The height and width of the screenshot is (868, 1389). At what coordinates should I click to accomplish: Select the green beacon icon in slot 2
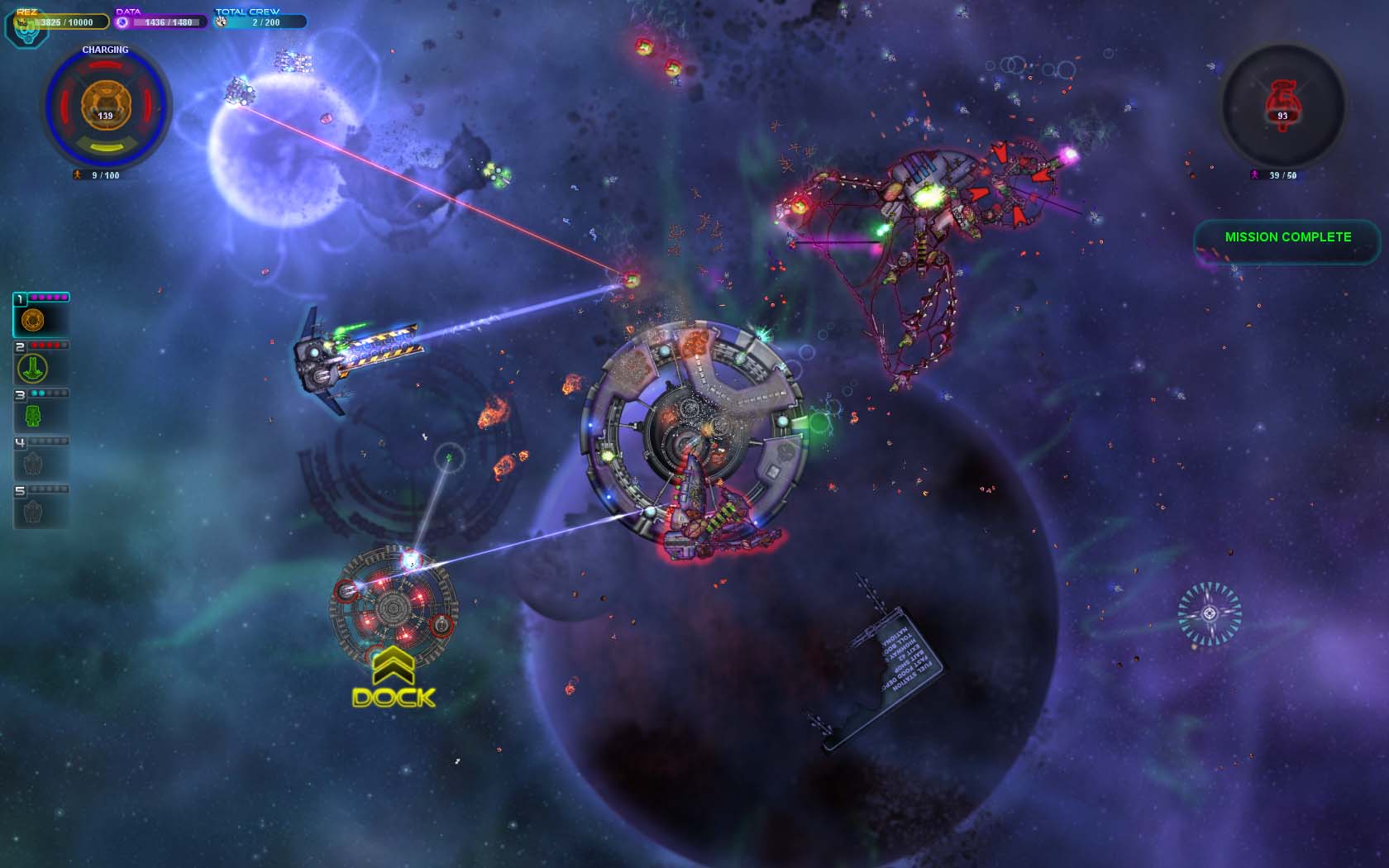pos(31,366)
